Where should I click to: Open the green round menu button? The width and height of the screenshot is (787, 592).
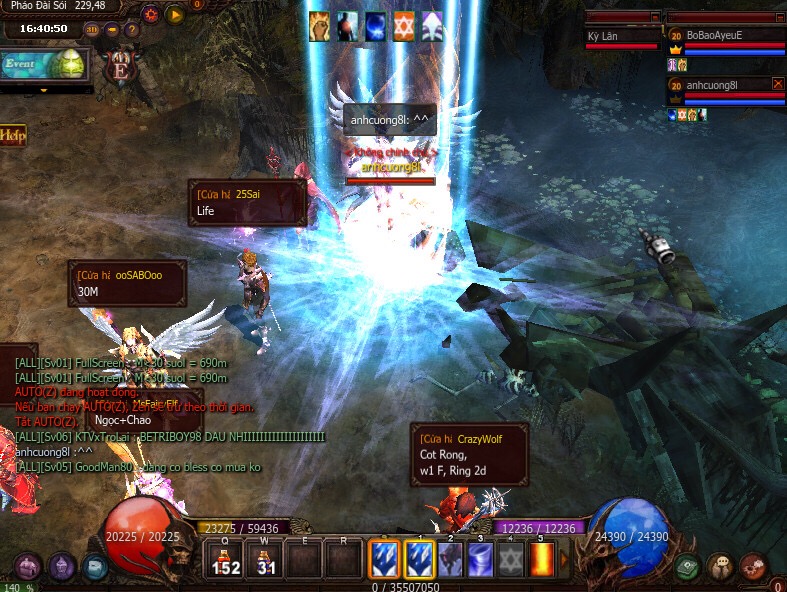point(686,568)
